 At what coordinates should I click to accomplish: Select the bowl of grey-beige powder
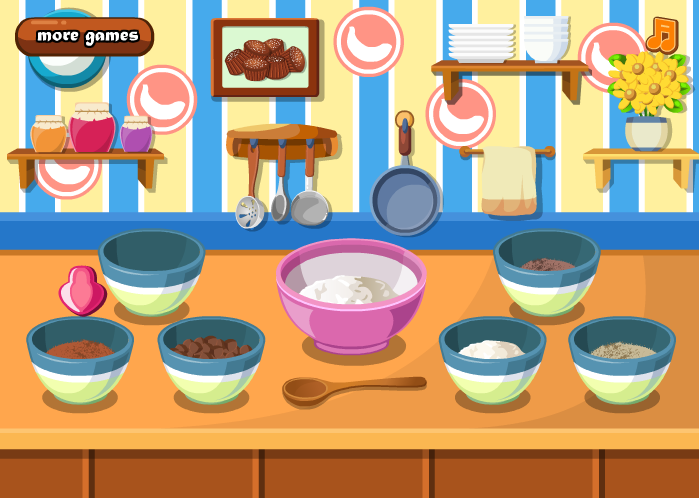pyautogui.click(x=622, y=357)
